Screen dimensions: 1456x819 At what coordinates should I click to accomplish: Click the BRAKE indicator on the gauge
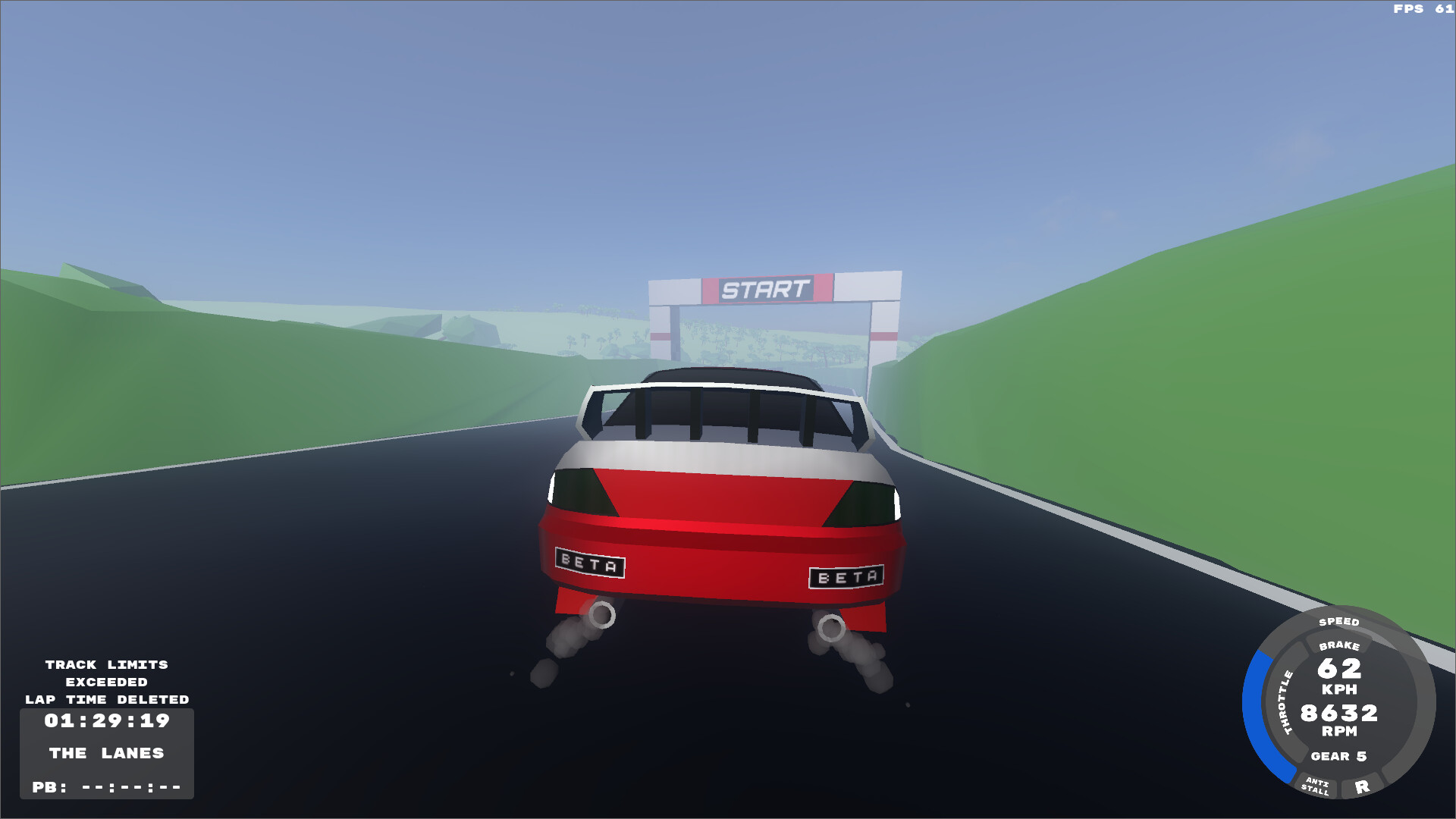pyautogui.click(x=1340, y=647)
